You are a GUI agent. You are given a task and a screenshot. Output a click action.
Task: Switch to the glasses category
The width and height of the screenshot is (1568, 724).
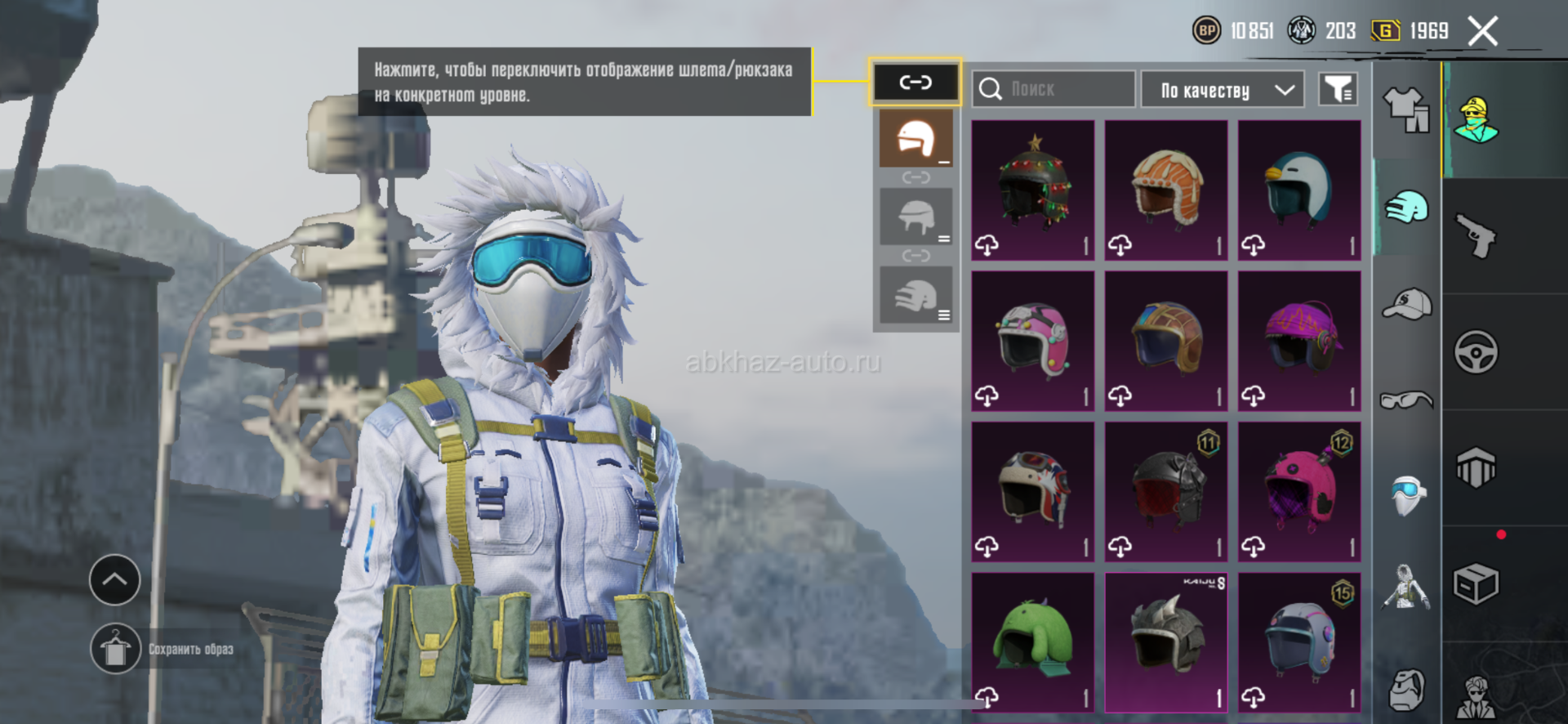click(1406, 400)
